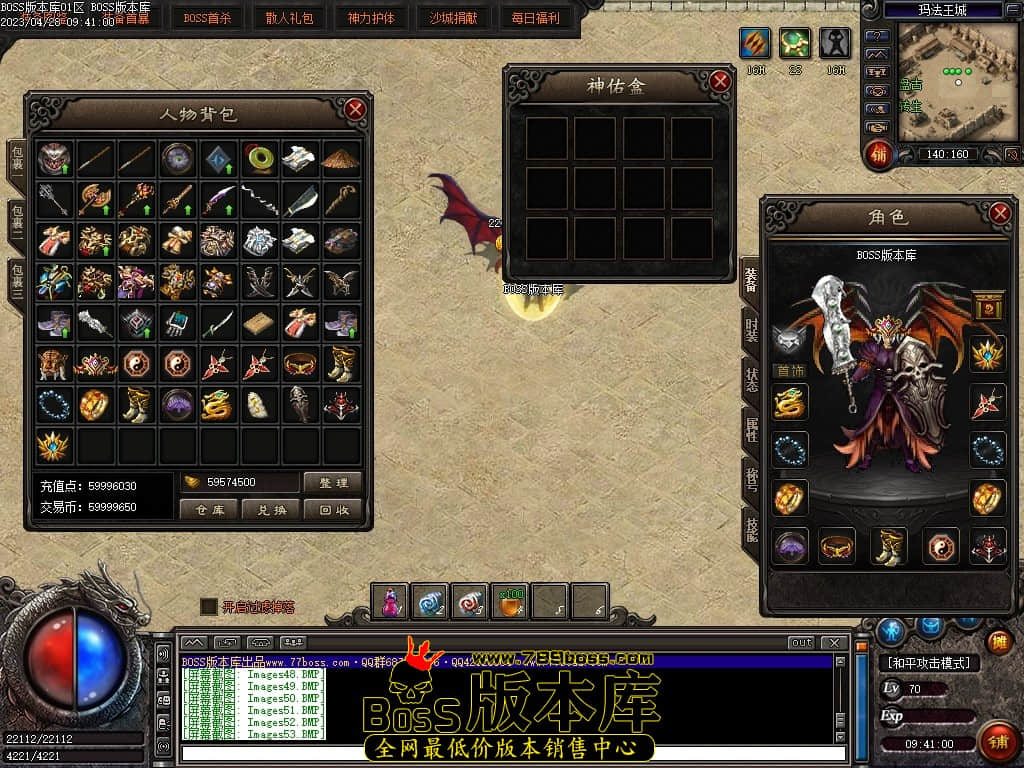
Task: Open the 沙城捐献 donation menu
Action: (453, 17)
